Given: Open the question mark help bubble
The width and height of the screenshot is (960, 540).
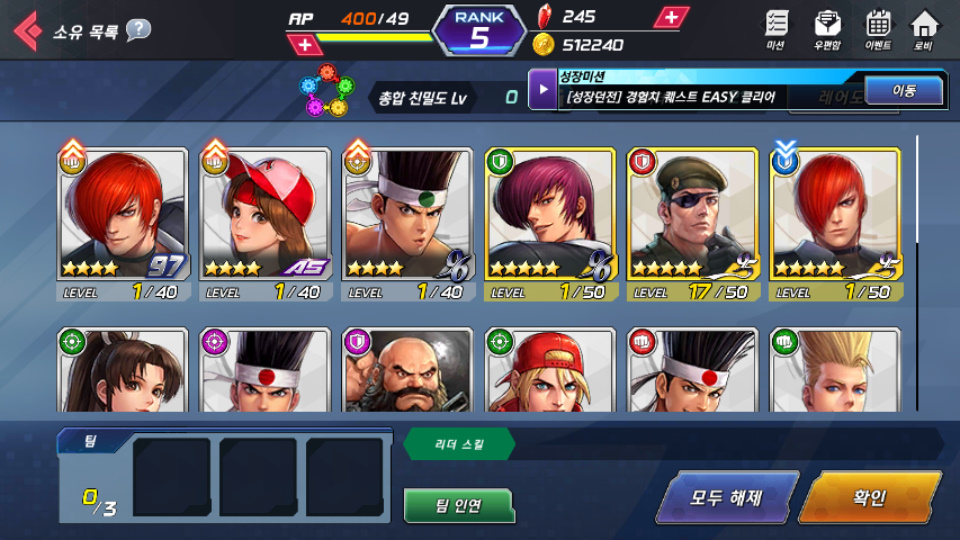Looking at the screenshot, I should click(138, 30).
